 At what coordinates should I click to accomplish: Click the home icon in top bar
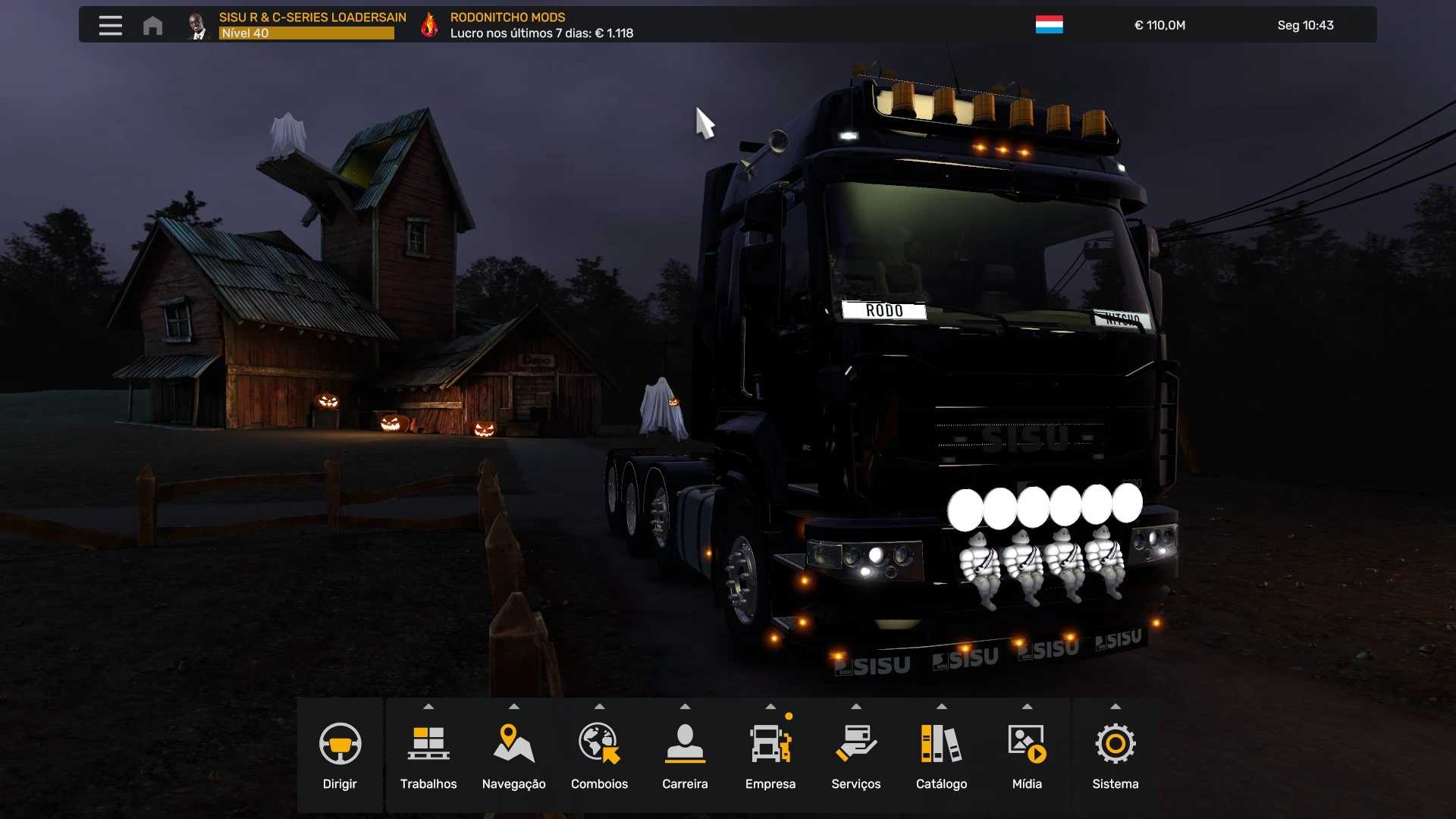click(152, 26)
